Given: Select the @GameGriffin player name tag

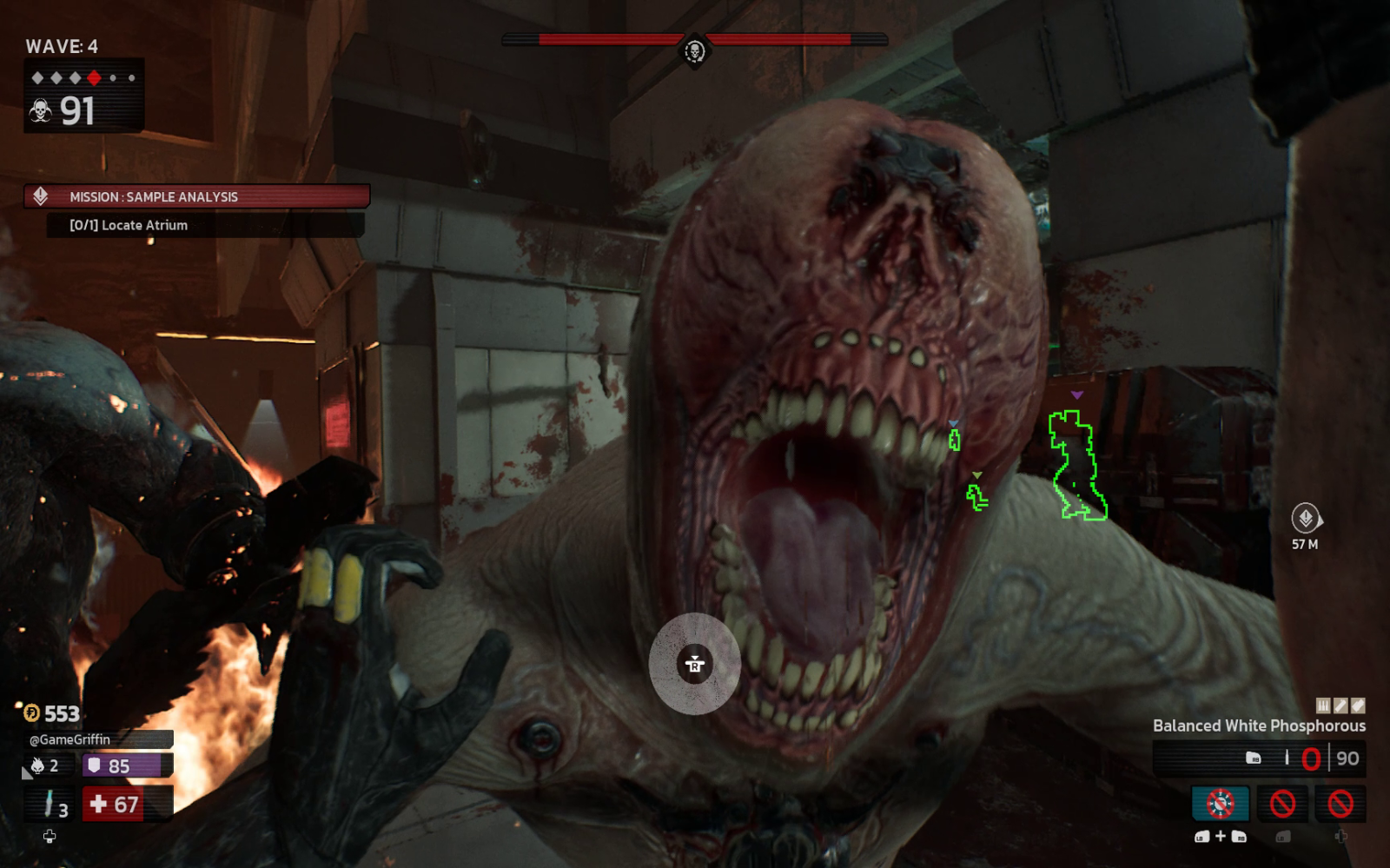Looking at the screenshot, I should pyautogui.click(x=70, y=739).
